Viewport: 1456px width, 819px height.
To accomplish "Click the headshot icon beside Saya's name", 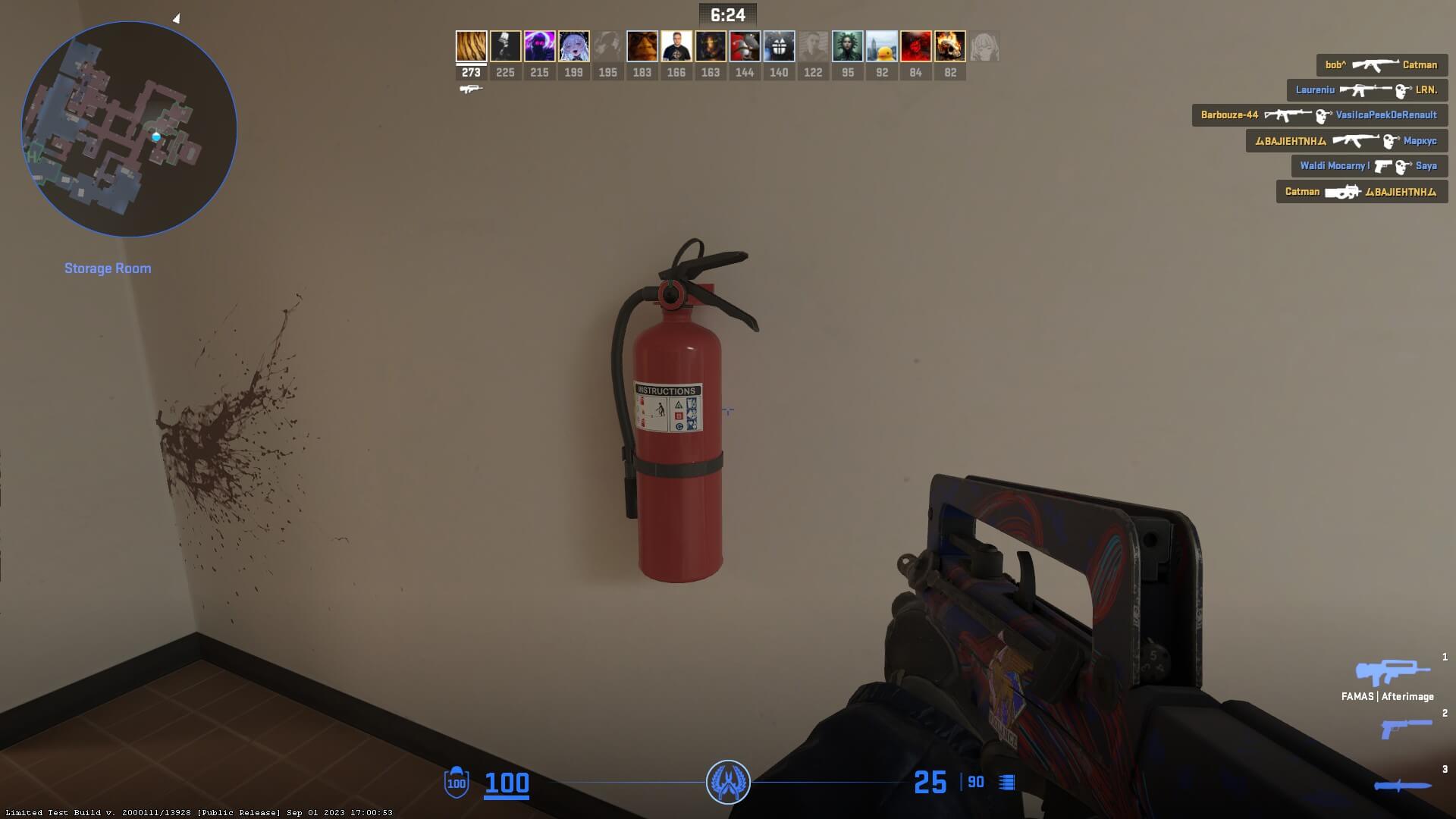I will point(1400,165).
